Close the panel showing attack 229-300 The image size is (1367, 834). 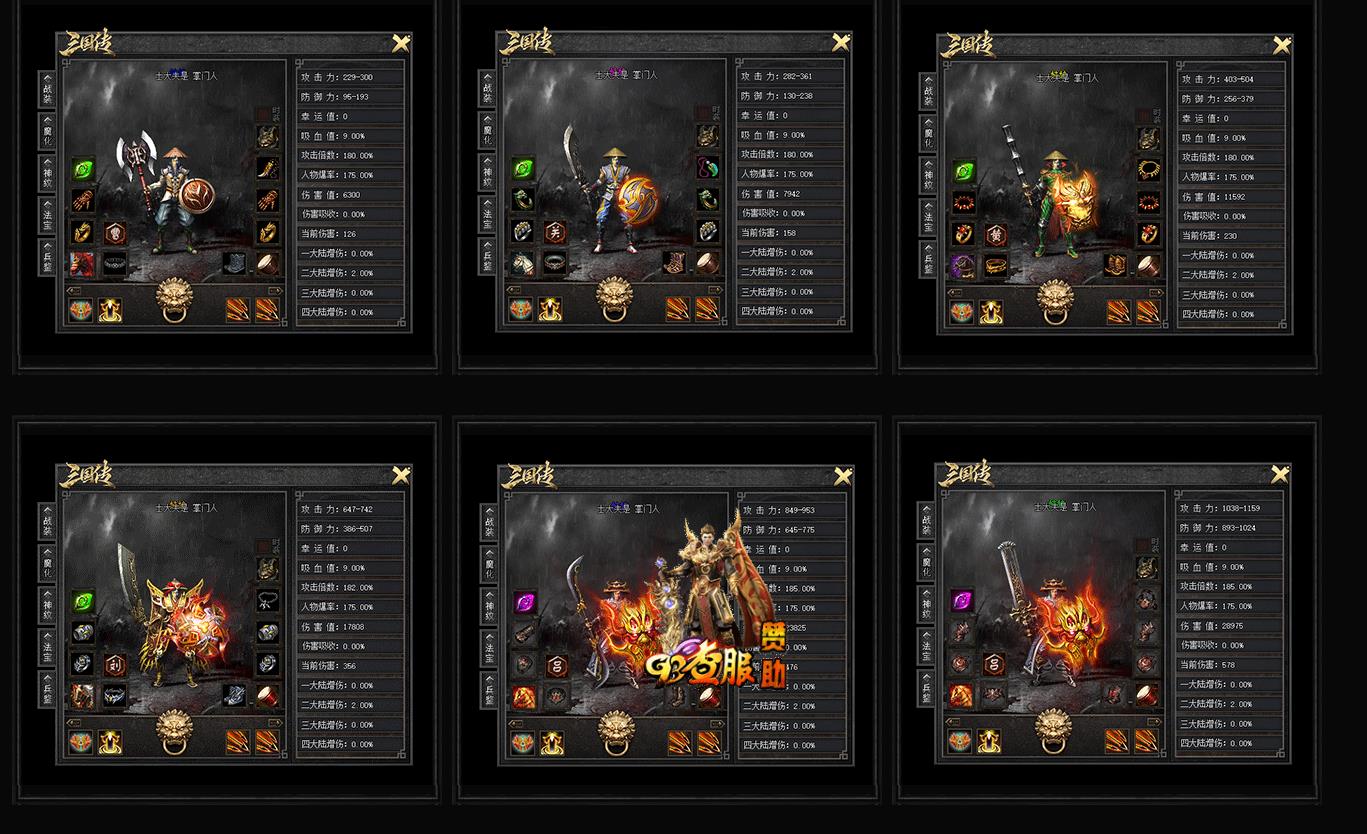[x=401, y=43]
